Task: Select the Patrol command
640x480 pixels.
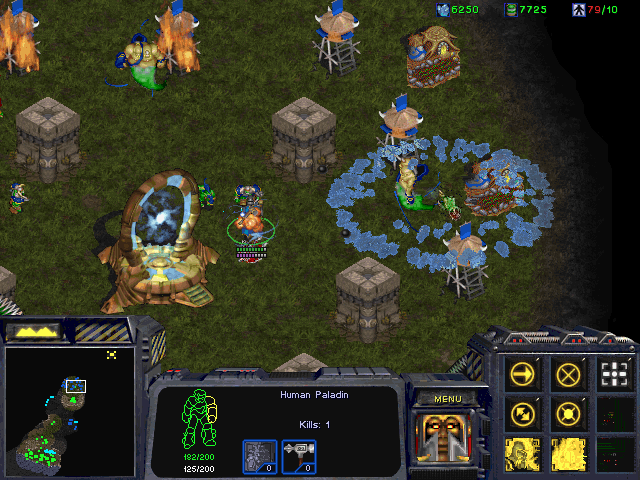Action: tap(523, 412)
